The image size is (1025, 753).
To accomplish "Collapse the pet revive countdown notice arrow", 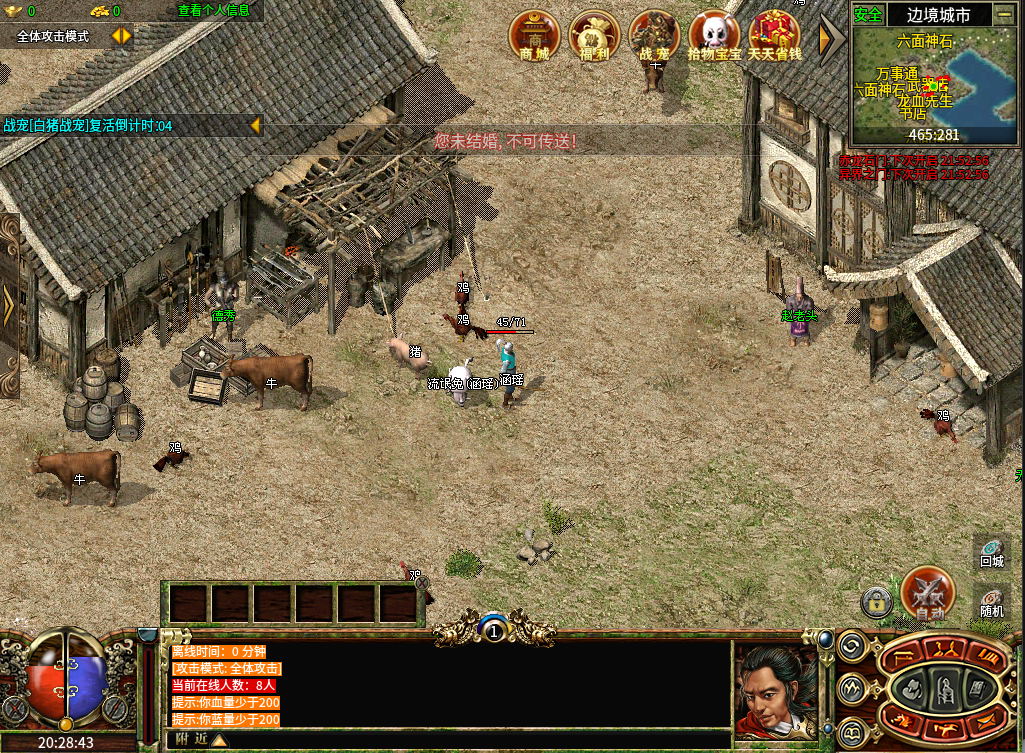I will [255, 125].
